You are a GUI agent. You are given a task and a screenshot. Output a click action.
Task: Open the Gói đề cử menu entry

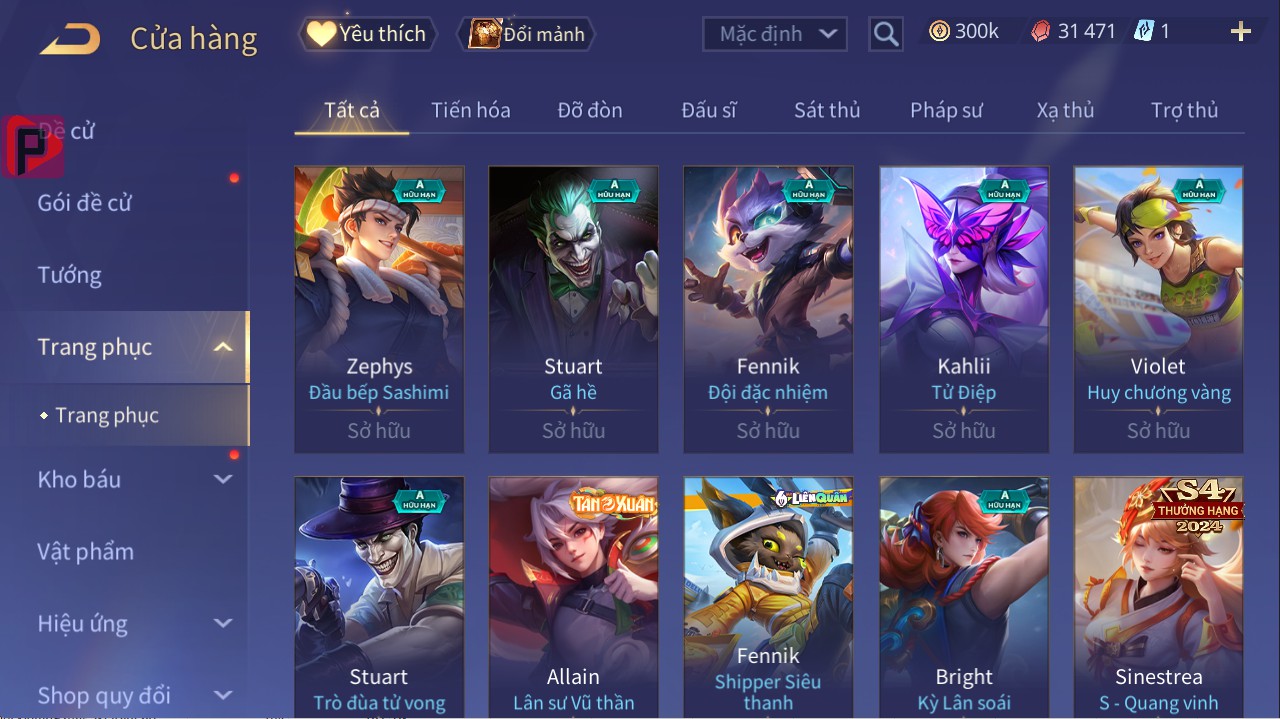[x=85, y=203]
